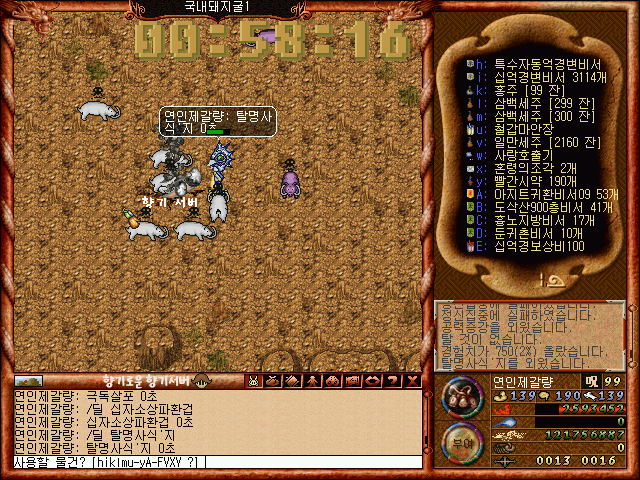Click the chat command input field
Viewport: 640px width, 480px height.
click(215, 462)
